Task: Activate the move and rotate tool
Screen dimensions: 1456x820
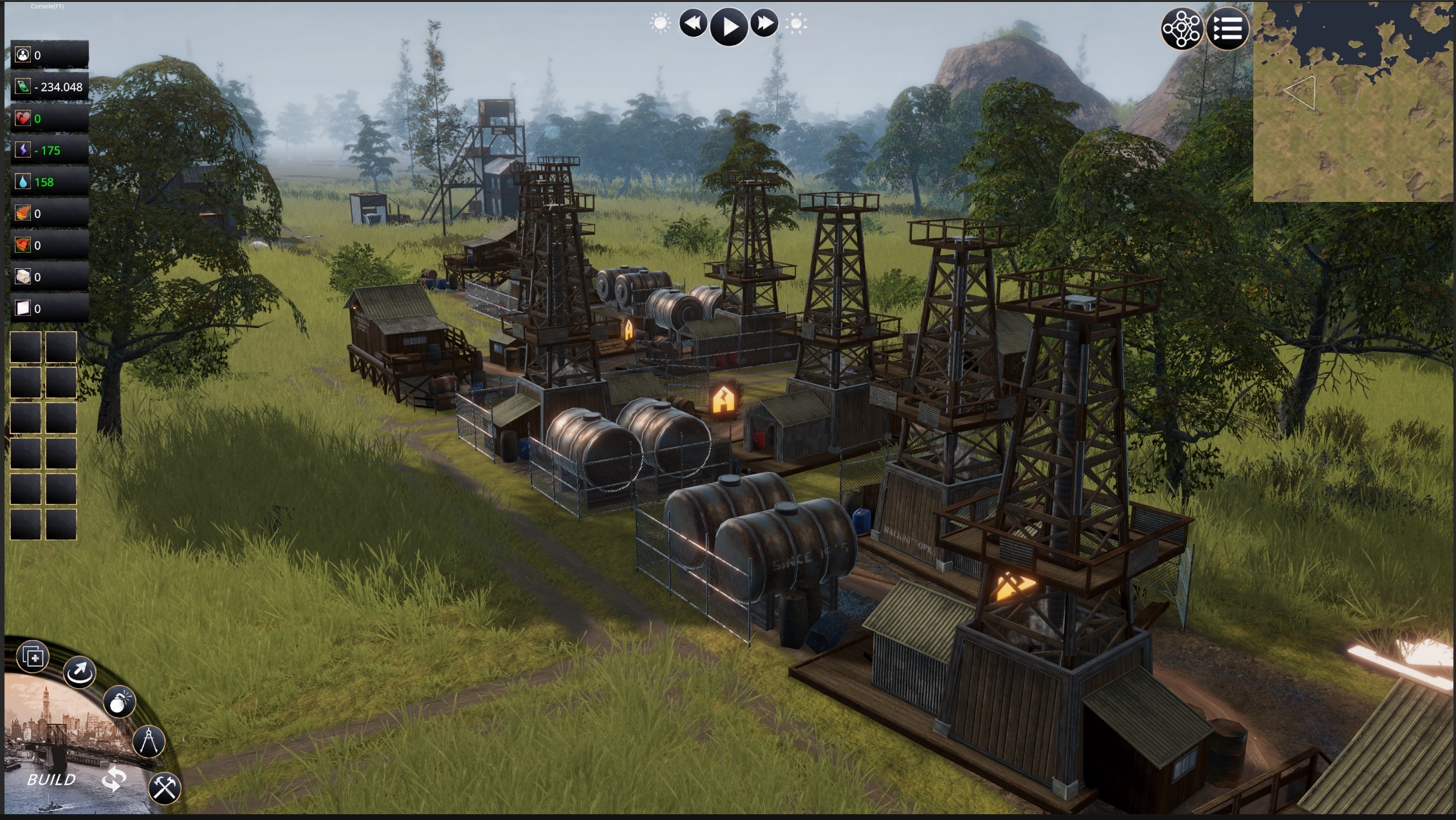Action: coord(80,673)
